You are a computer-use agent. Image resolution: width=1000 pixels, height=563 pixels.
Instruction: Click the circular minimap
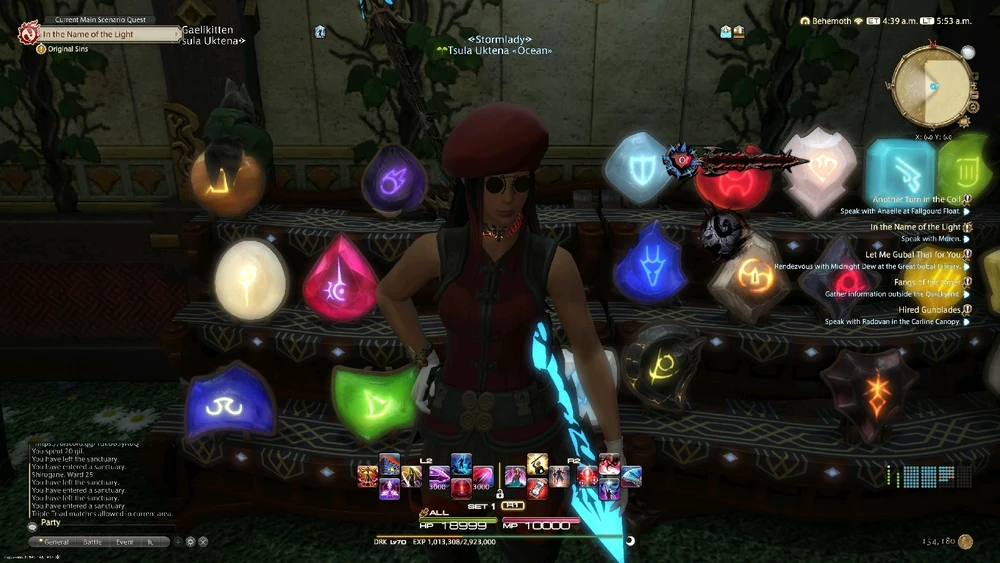(929, 87)
